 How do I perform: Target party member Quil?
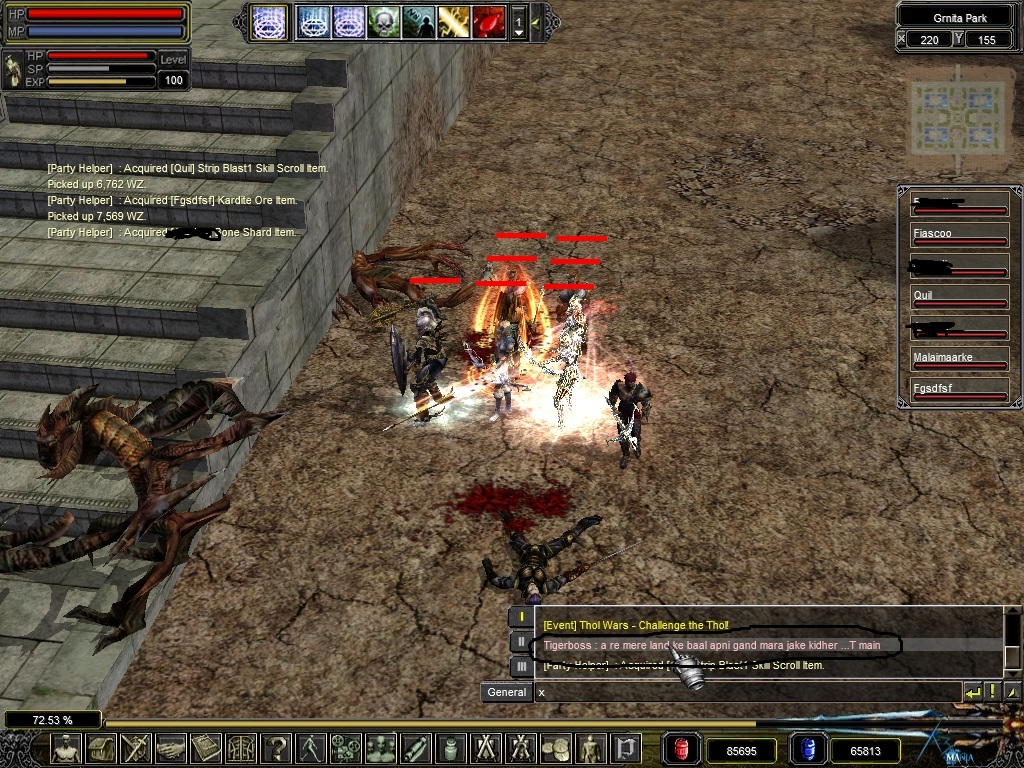(x=959, y=298)
